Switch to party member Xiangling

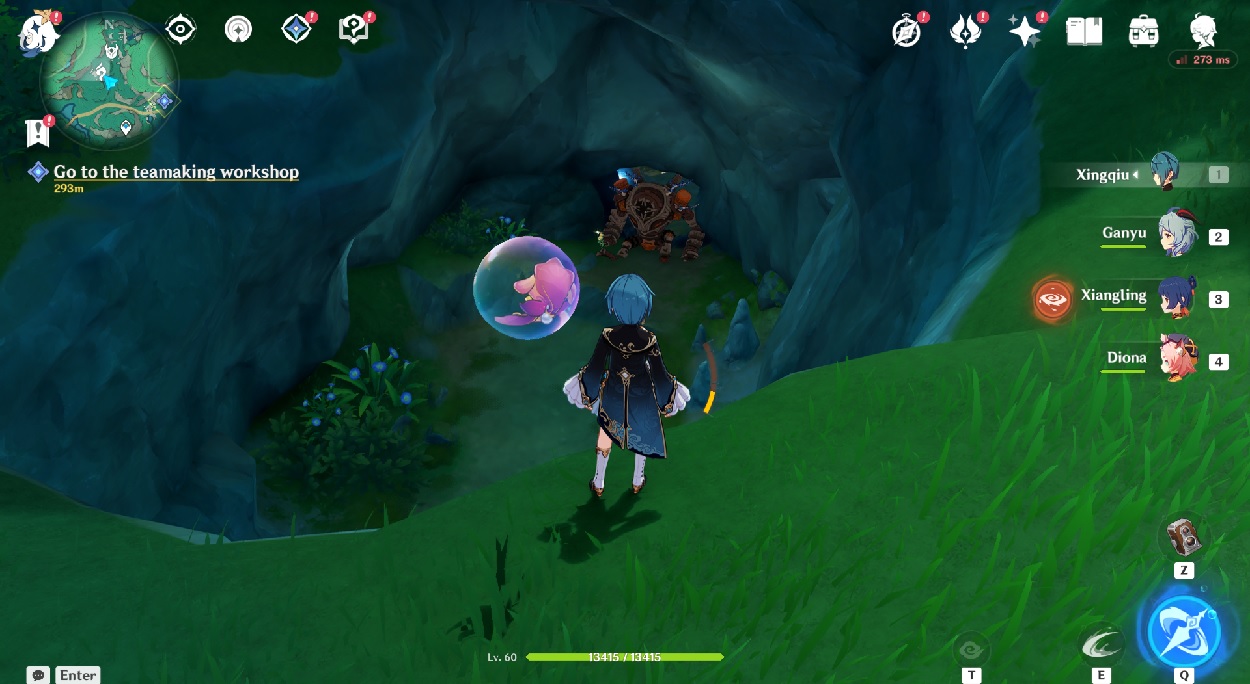[1177, 296]
